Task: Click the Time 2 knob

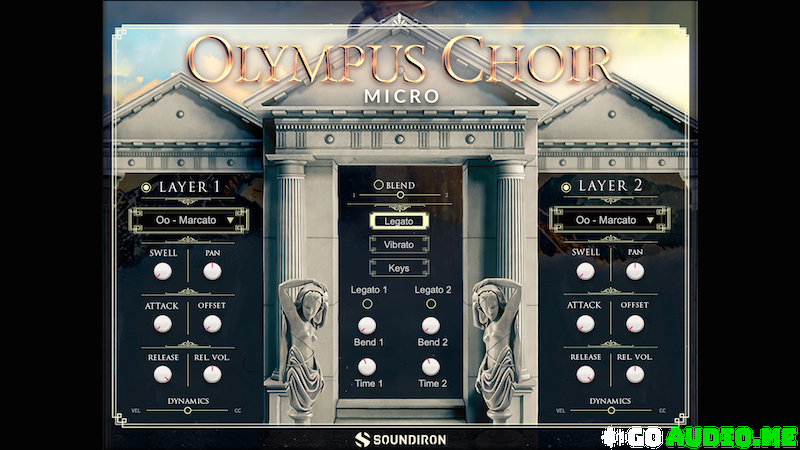Action: click(x=430, y=366)
